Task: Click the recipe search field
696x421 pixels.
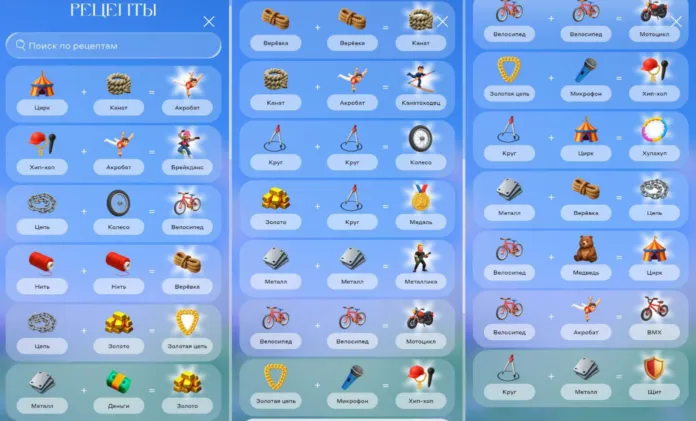Action: click(113, 46)
